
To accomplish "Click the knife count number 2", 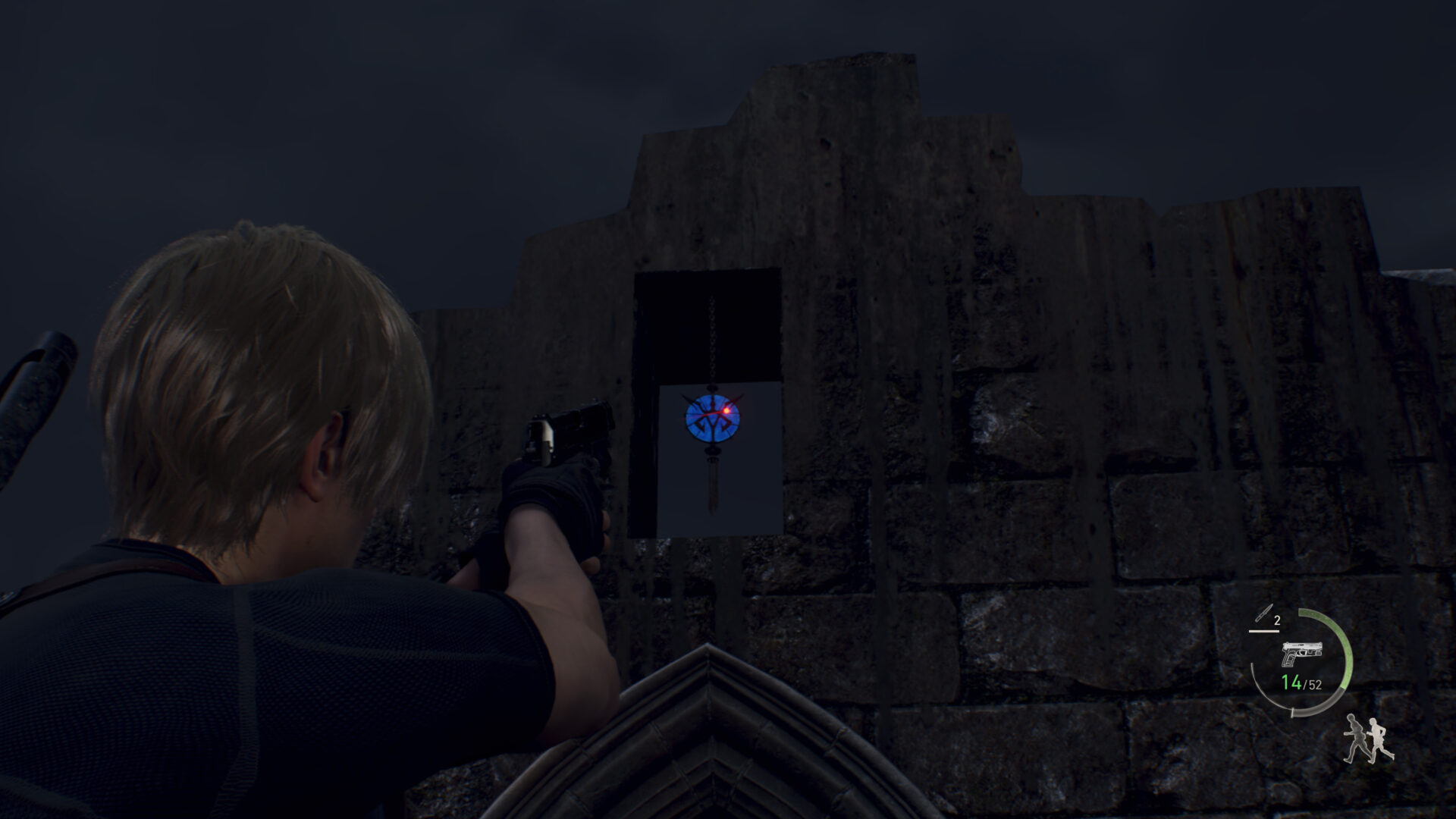I will [1277, 620].
